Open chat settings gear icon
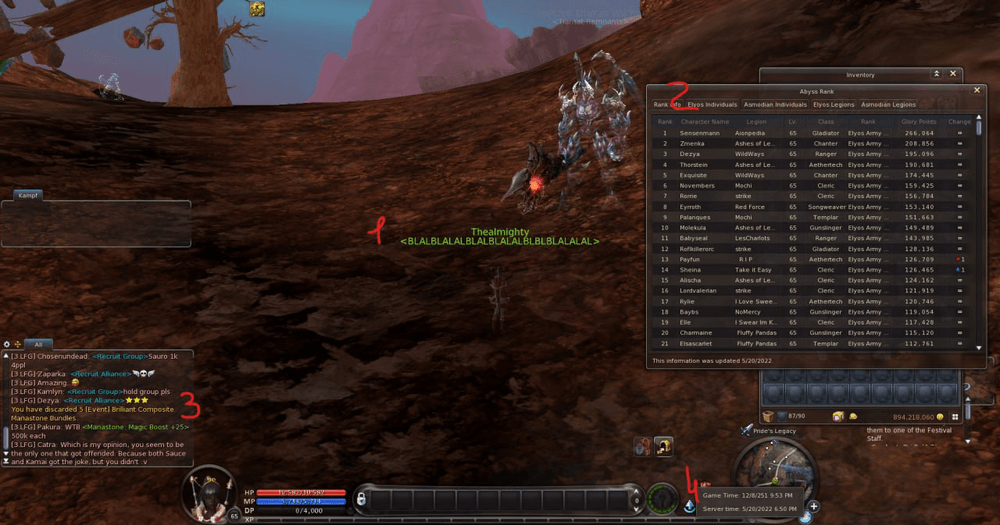Screen dimensions: 1000x525 (7, 343)
